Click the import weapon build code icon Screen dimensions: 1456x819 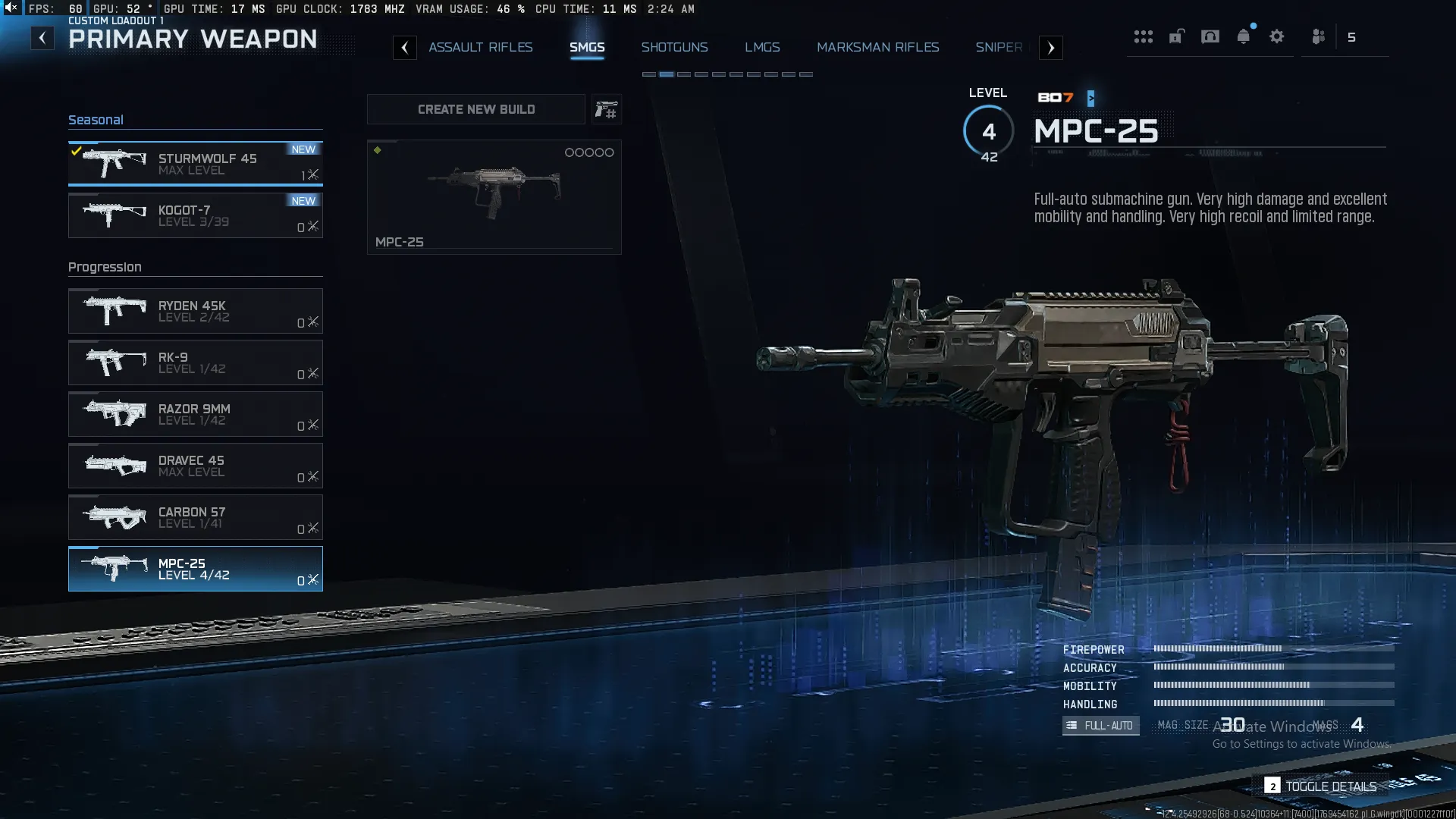click(606, 109)
